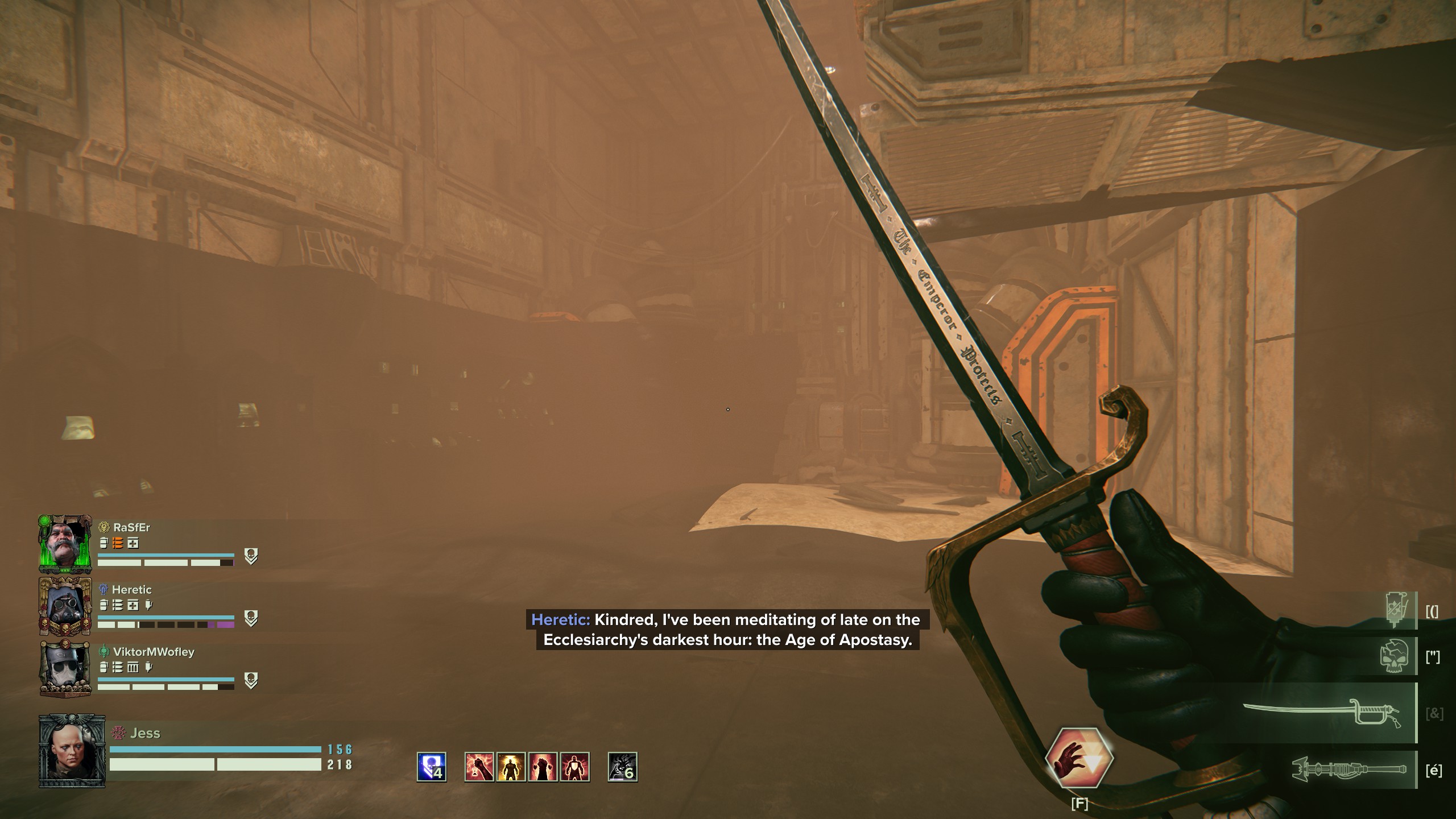Click the ammo crate icon under ViktorMWofley
The image size is (1456, 819).
click(133, 667)
